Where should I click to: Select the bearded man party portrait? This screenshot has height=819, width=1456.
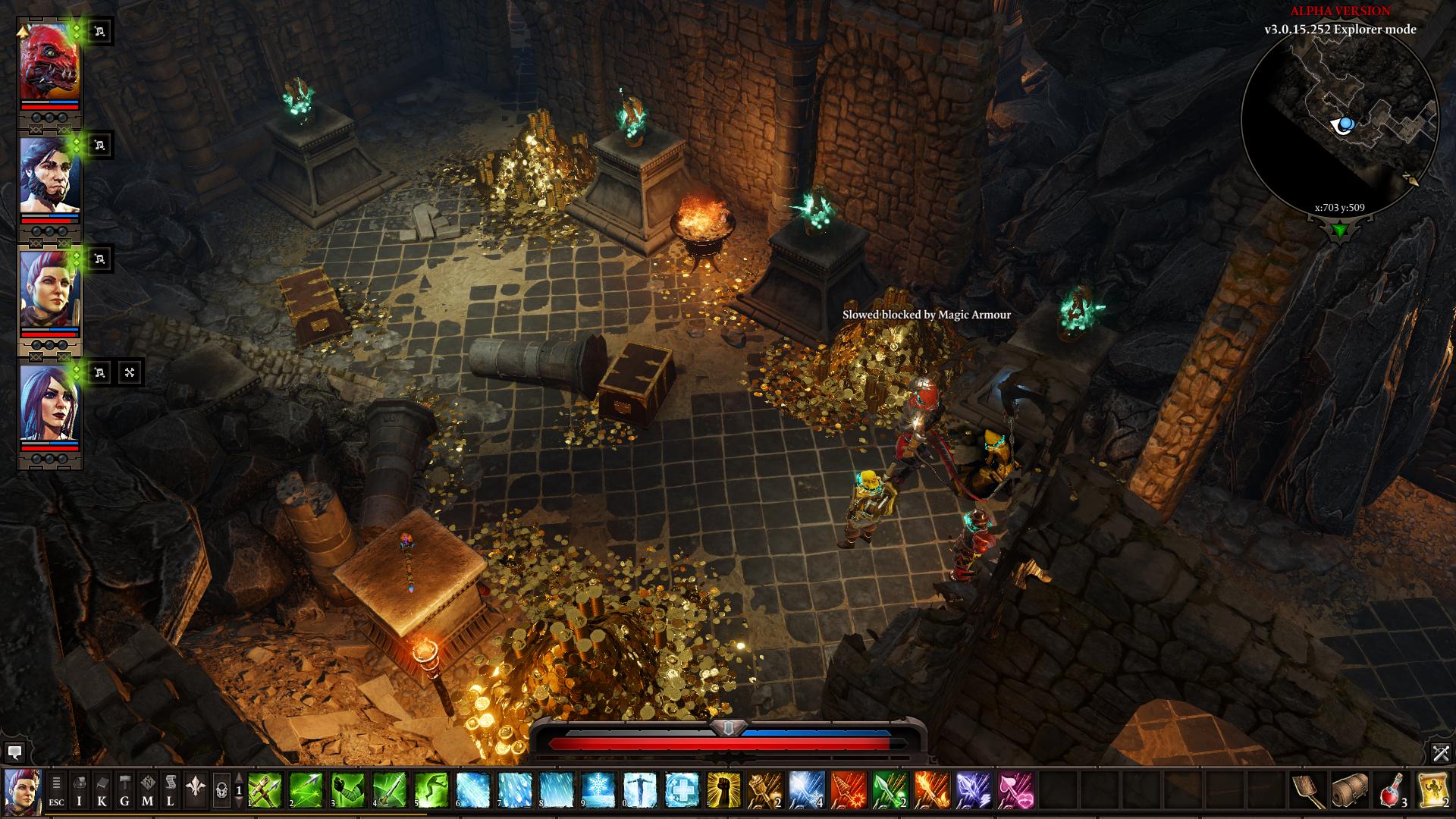click(x=49, y=176)
